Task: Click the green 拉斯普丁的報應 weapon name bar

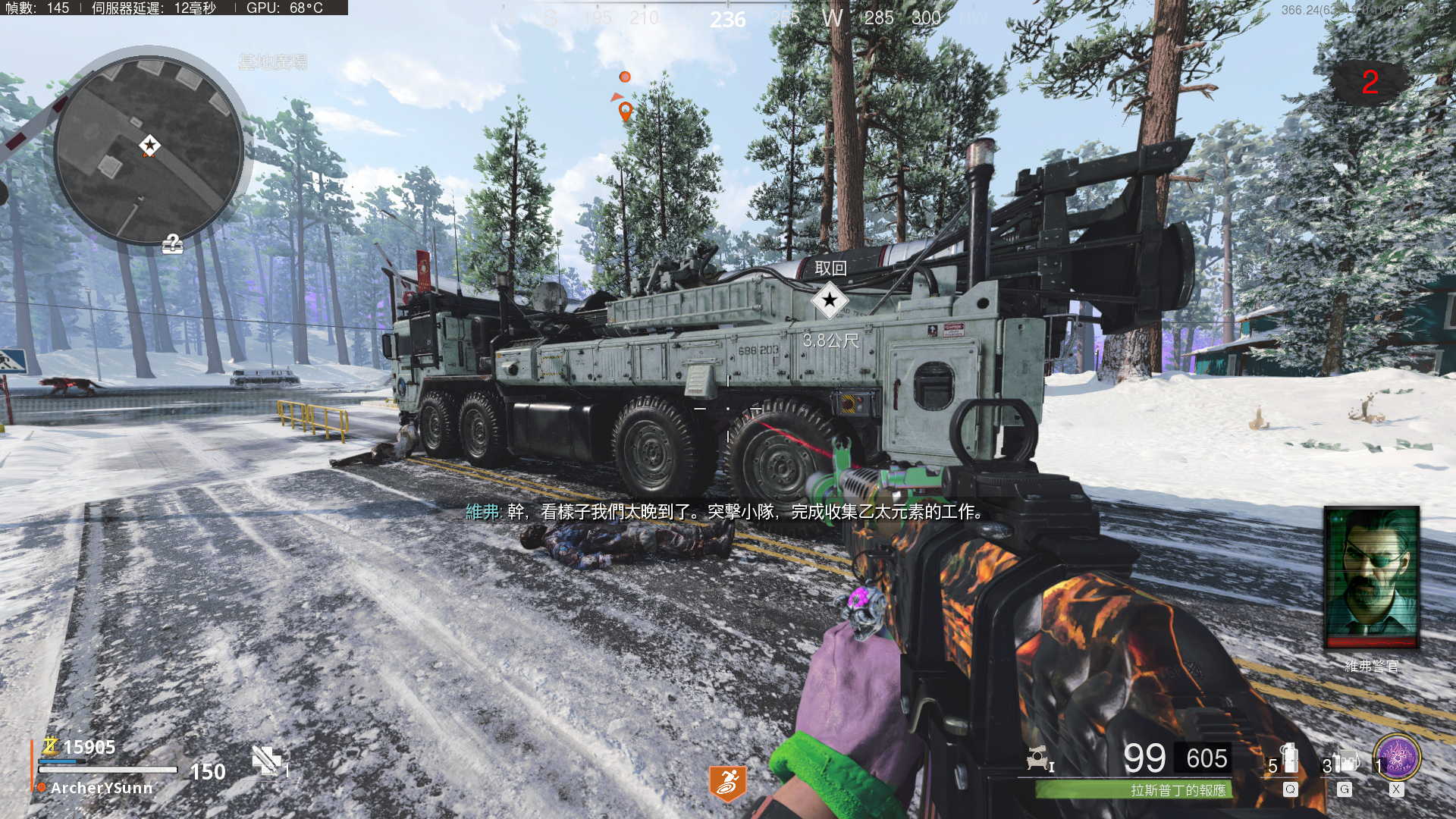Action: tap(1134, 790)
